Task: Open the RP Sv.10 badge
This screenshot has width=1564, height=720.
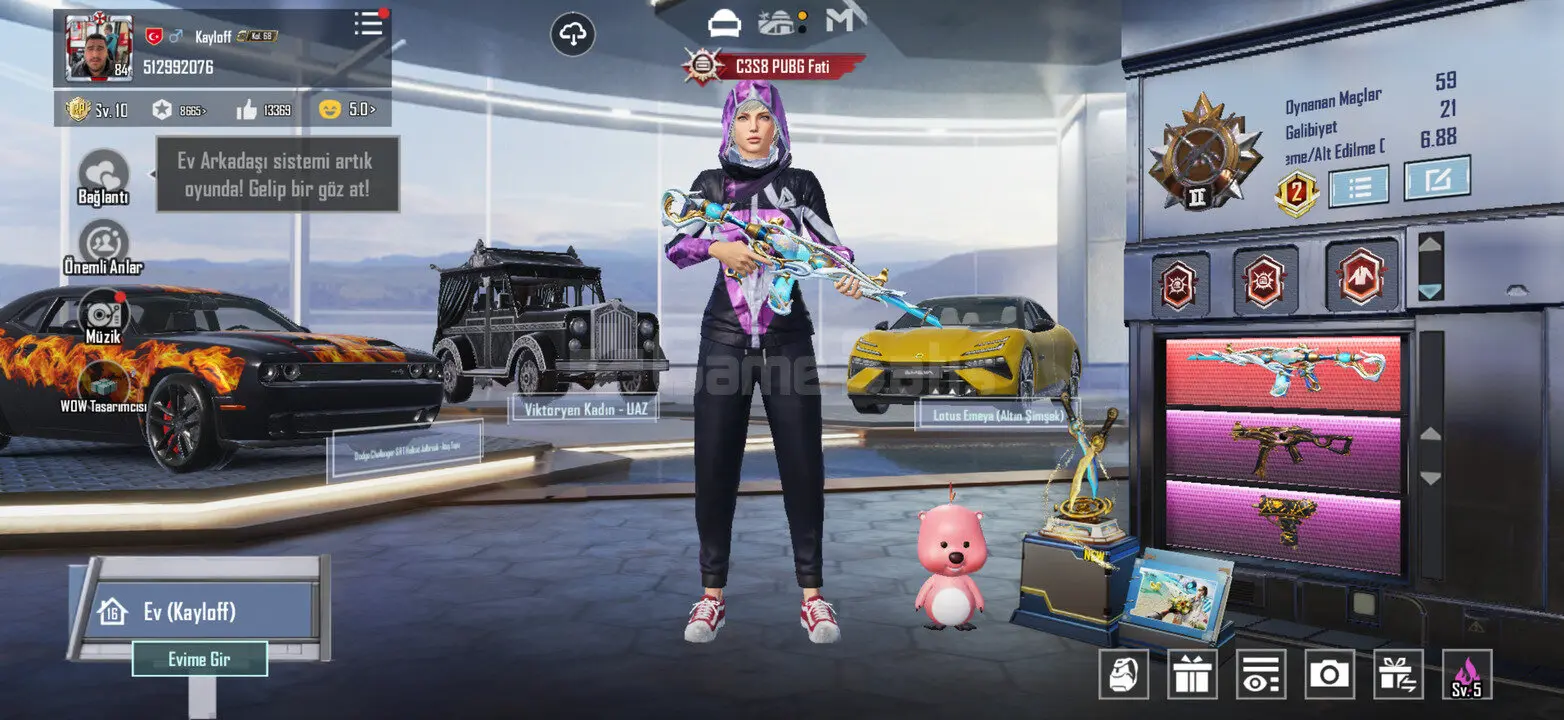Action: pos(97,111)
